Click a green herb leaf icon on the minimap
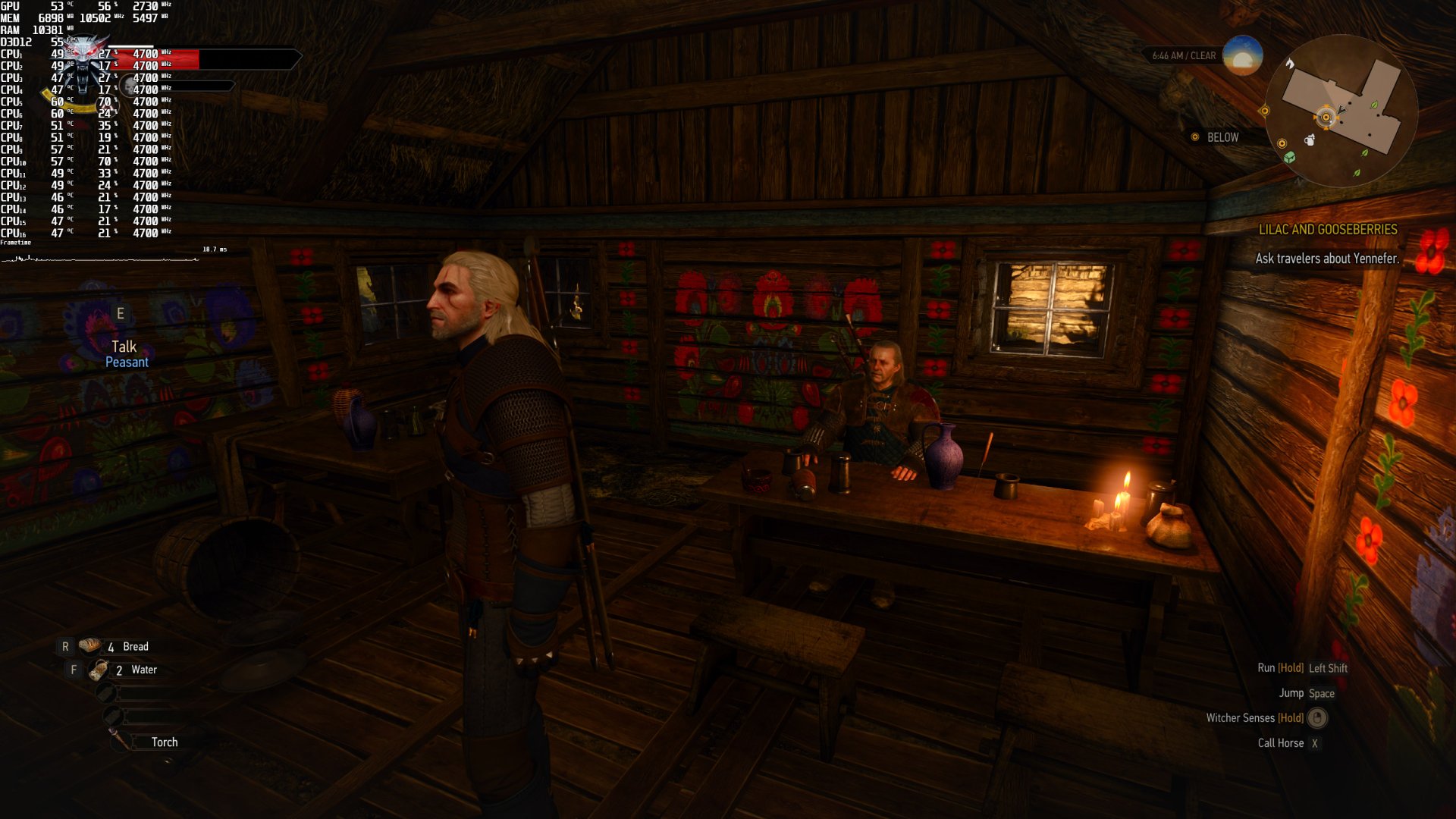Image resolution: width=1456 pixels, height=819 pixels. pyautogui.click(x=1374, y=105)
